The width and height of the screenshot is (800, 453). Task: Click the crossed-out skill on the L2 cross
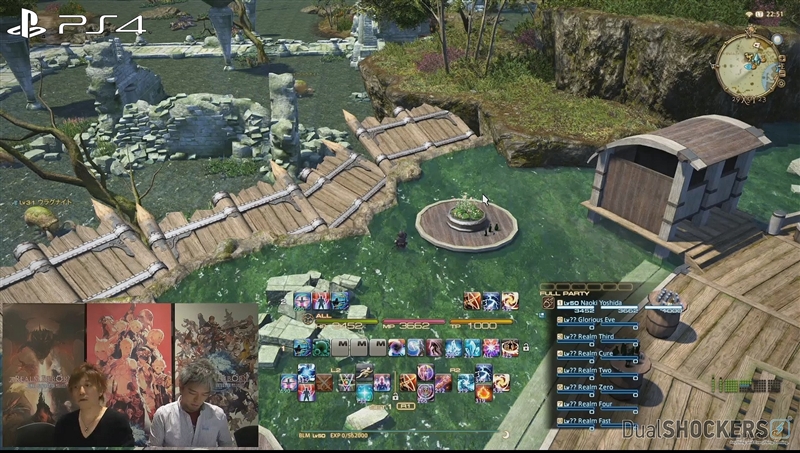(326, 382)
